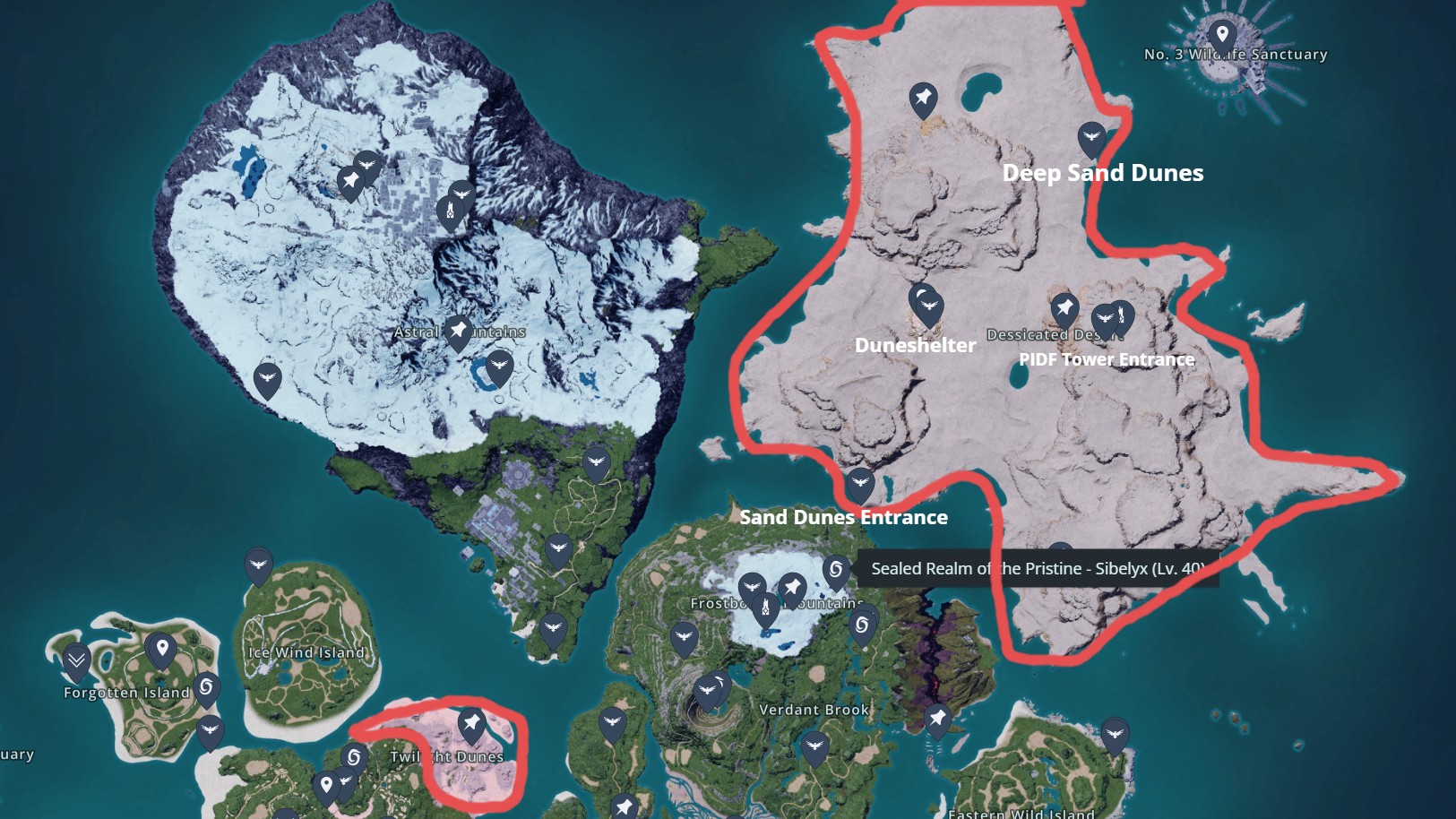Click the pushpin marker in Dessicated Desert
The height and width of the screenshot is (819, 1456).
click(x=1064, y=305)
